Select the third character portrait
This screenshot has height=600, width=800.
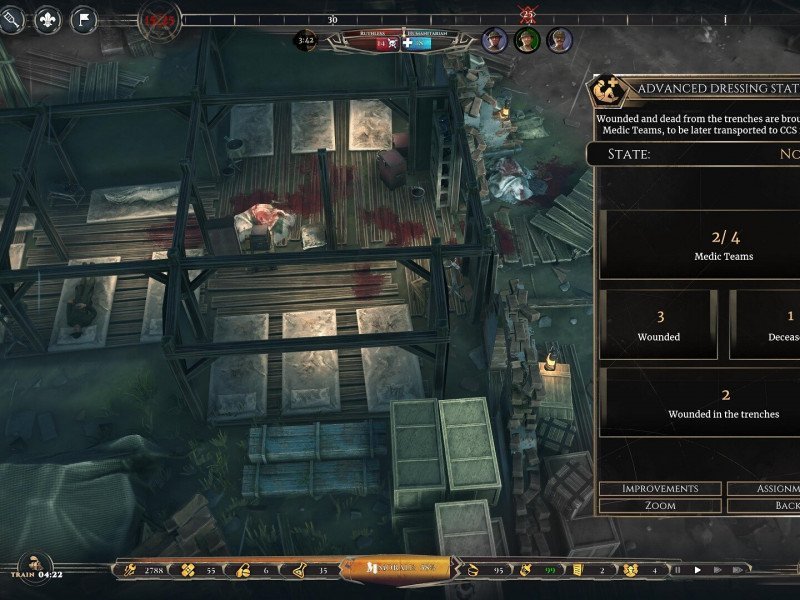coord(560,40)
